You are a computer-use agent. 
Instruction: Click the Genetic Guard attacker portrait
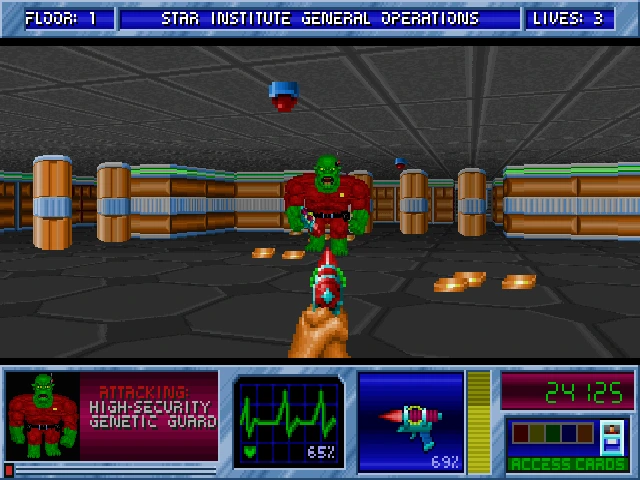(x=42, y=414)
